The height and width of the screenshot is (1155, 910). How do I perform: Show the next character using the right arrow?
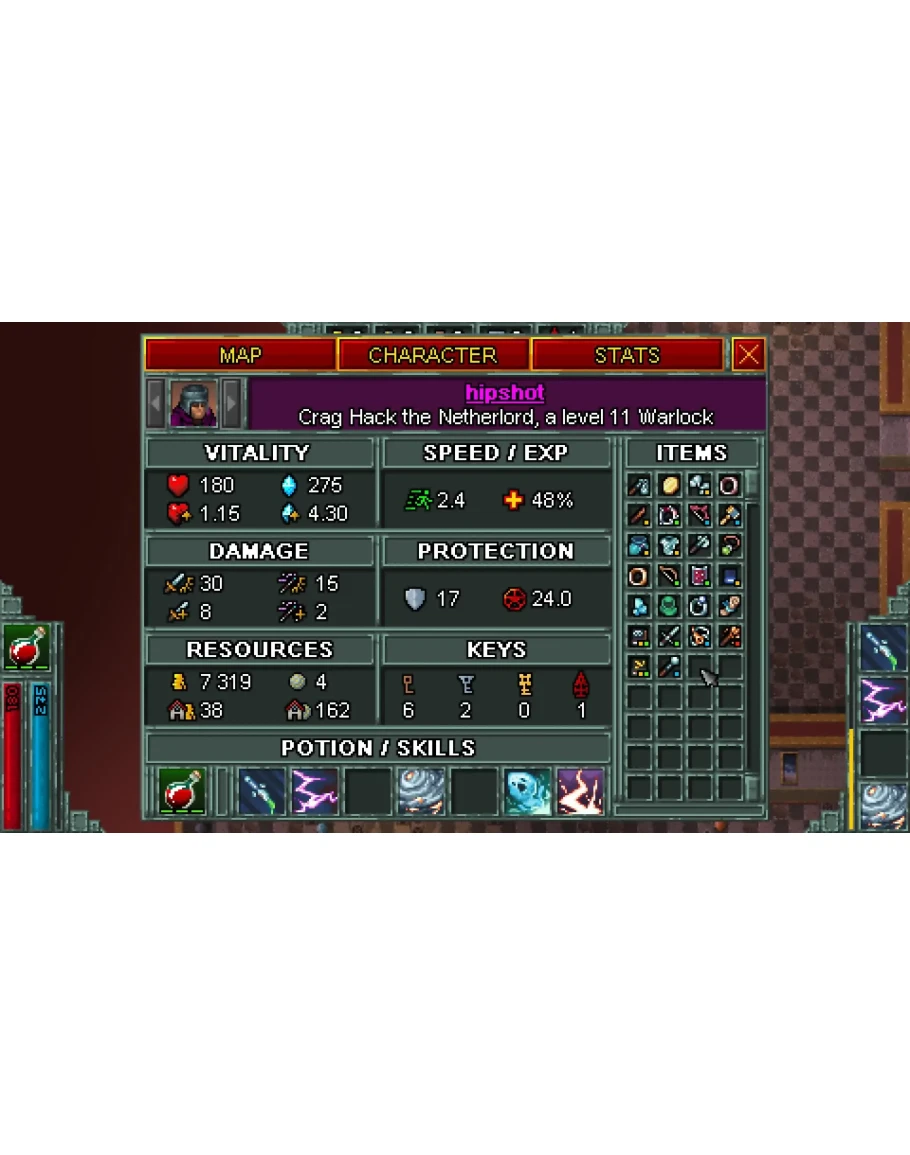coord(231,403)
